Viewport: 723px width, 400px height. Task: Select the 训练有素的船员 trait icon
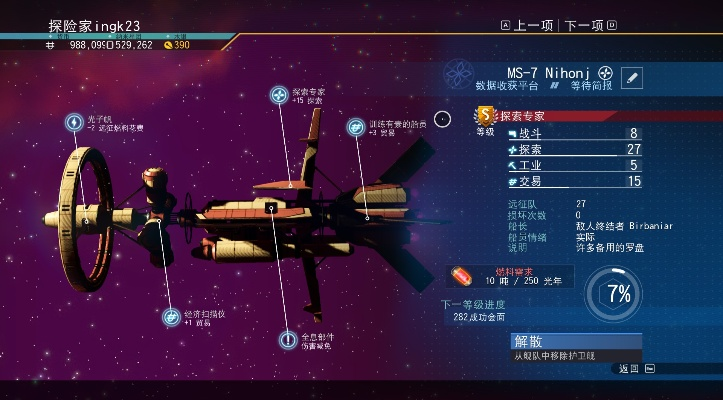pos(355,127)
